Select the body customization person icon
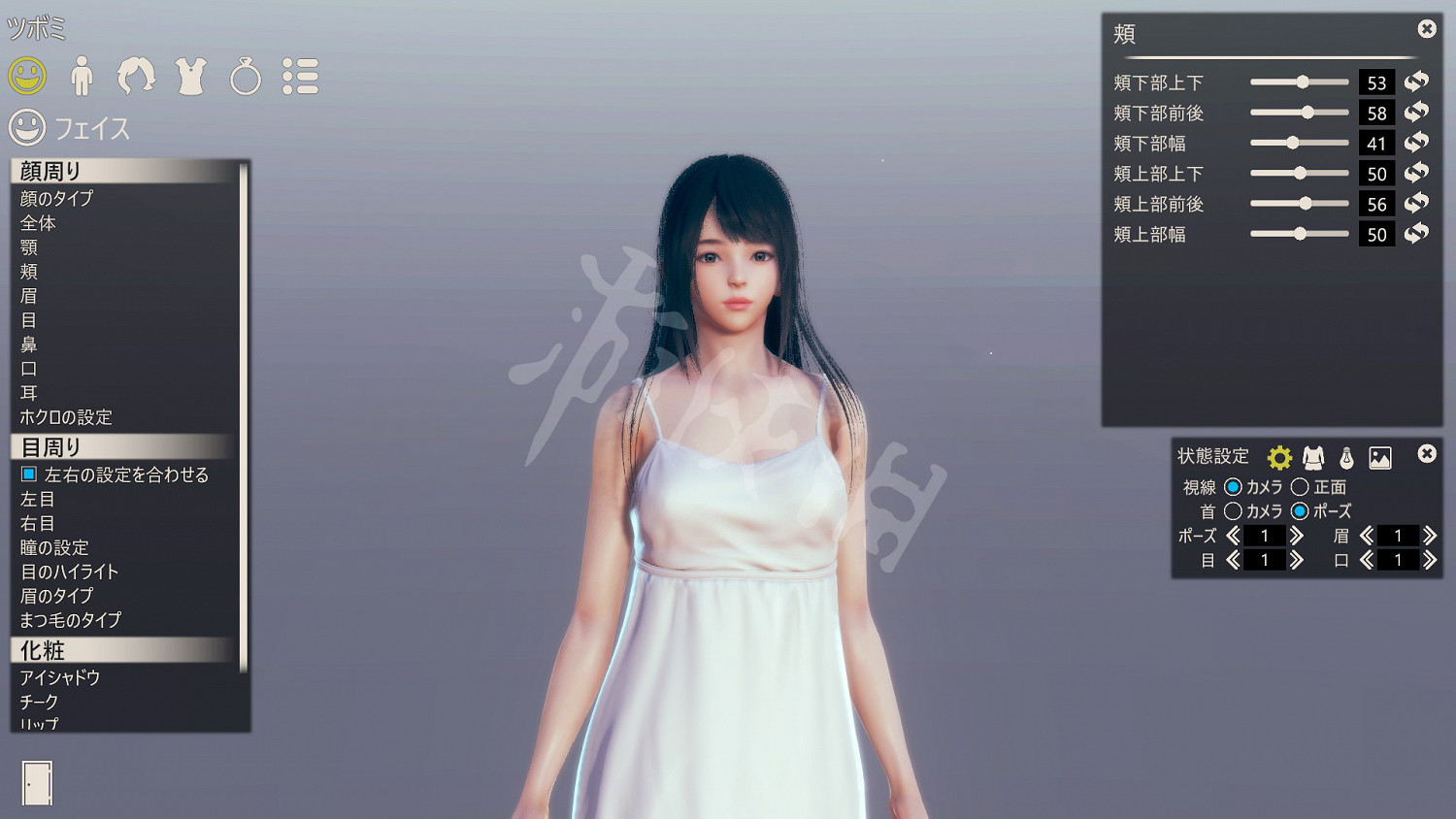1456x819 pixels. point(83,77)
